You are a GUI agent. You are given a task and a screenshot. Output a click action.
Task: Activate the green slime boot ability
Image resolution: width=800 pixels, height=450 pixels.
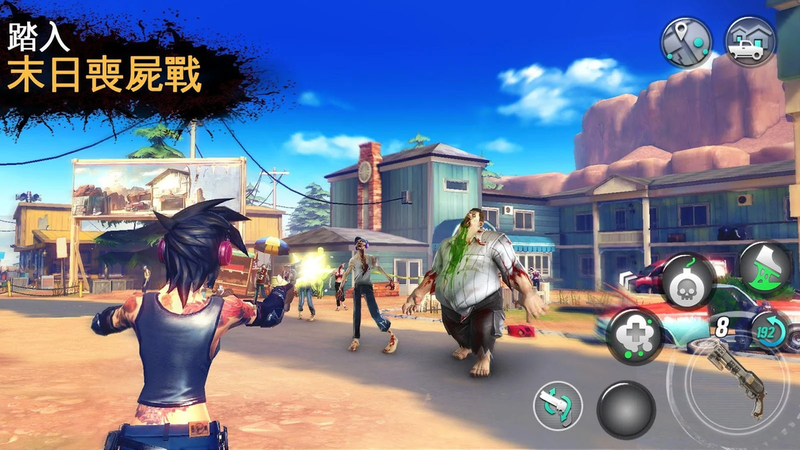coord(764,267)
